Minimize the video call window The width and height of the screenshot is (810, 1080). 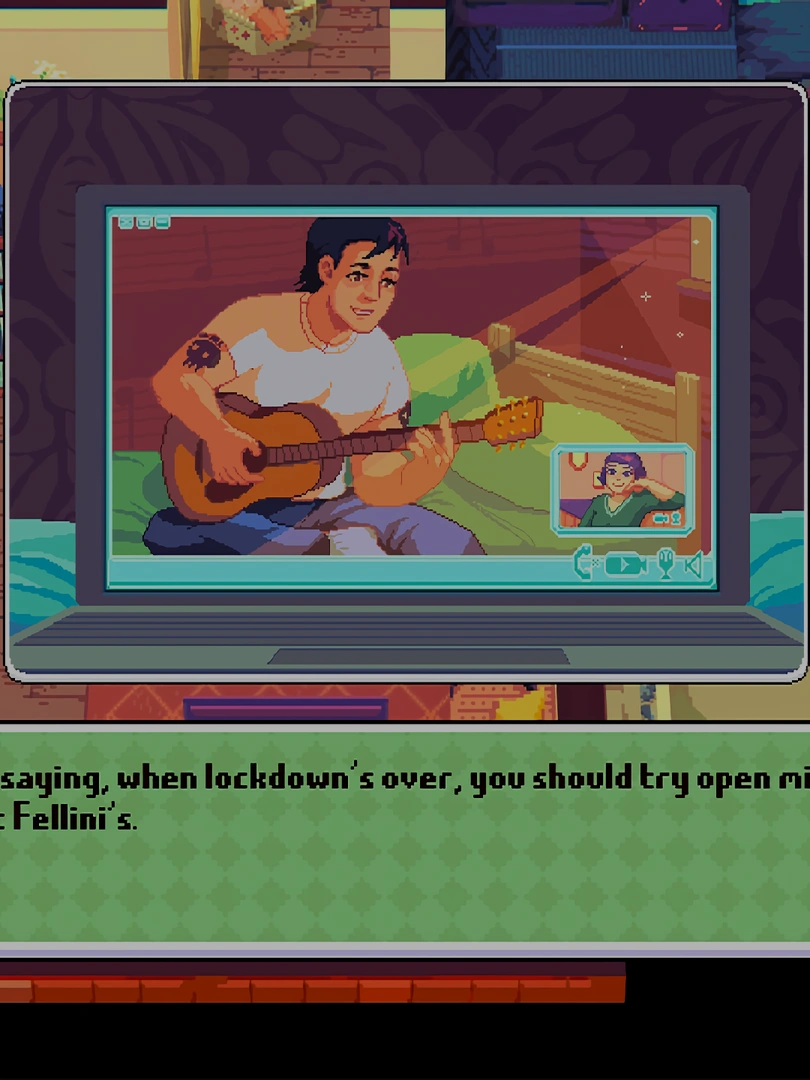click(x=162, y=222)
